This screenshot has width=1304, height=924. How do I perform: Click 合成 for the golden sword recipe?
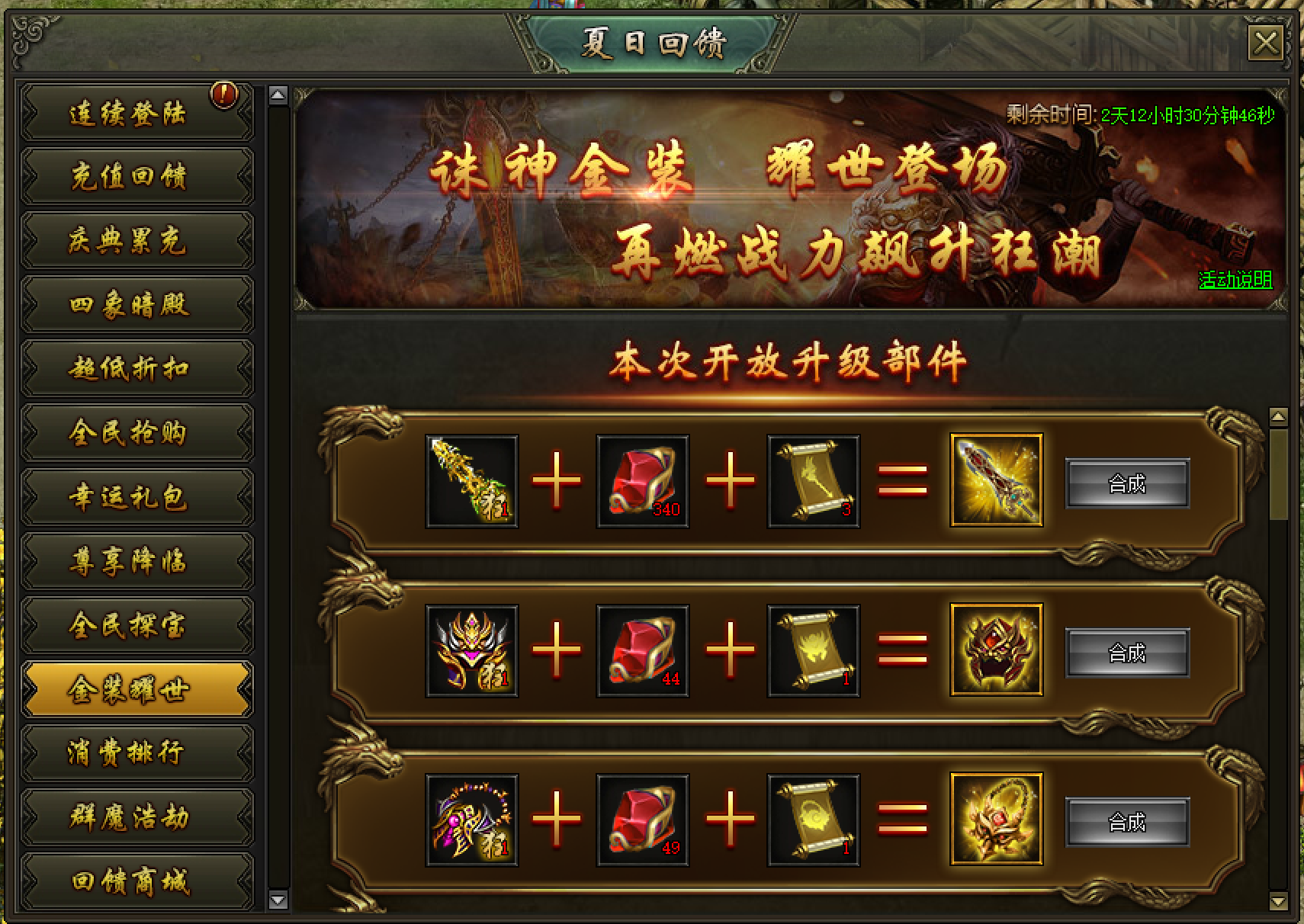pyautogui.click(x=1126, y=483)
